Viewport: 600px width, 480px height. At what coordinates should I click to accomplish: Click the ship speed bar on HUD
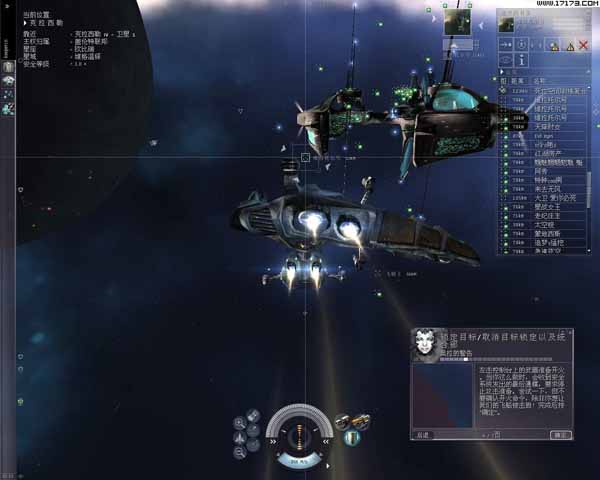tap(298, 462)
